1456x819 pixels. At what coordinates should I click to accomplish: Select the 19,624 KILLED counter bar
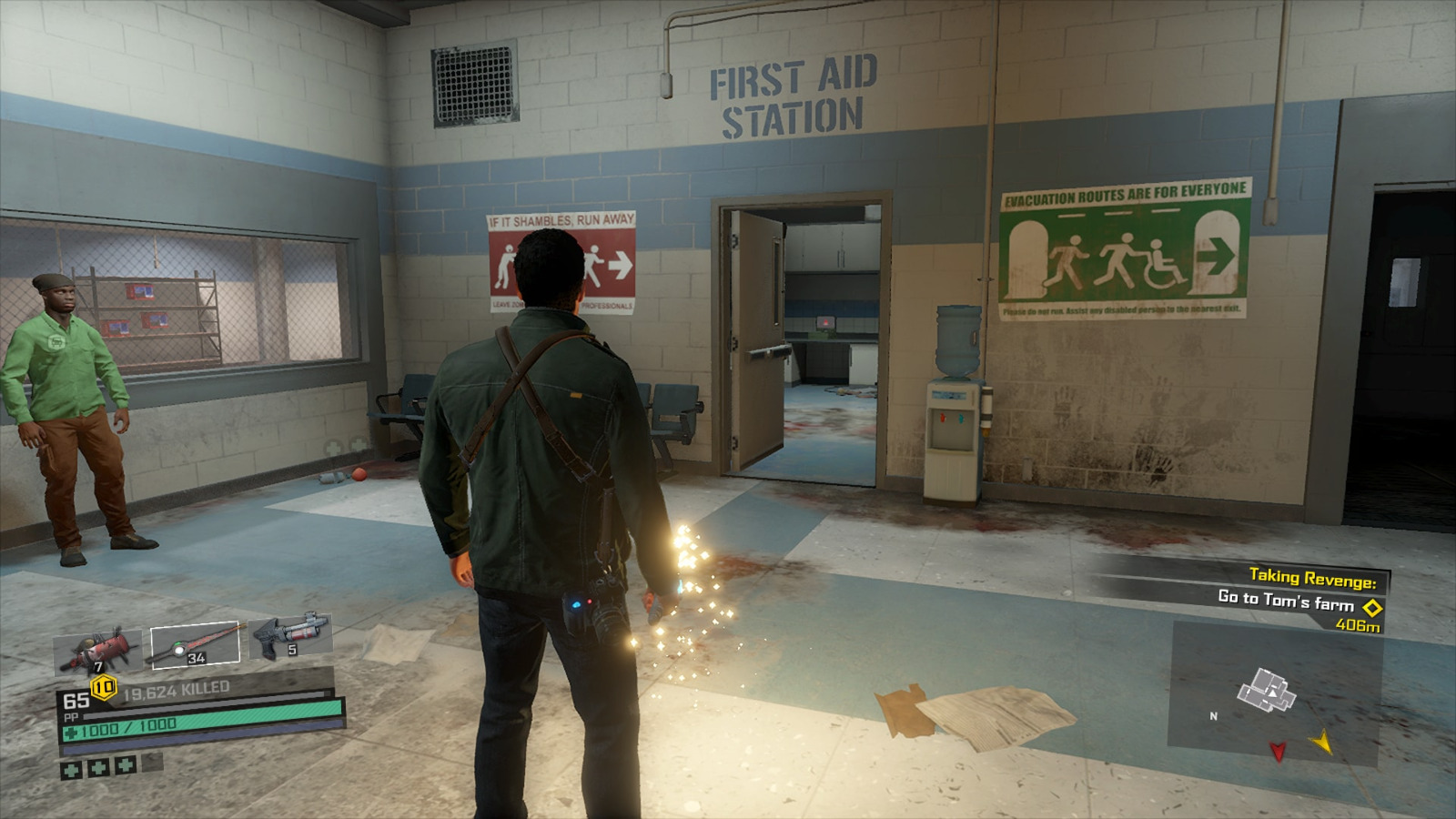coord(176,688)
